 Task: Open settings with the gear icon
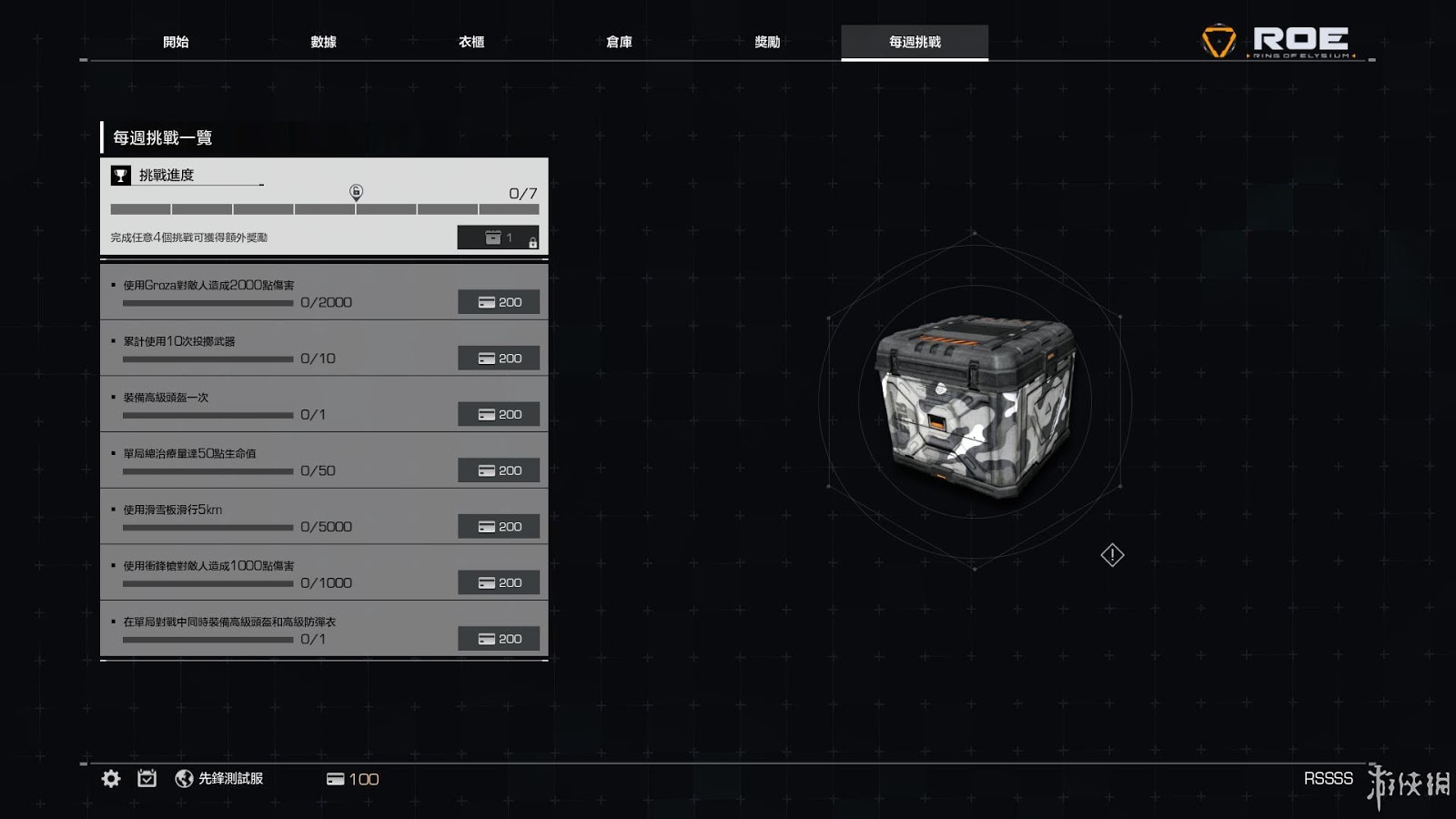(111, 778)
